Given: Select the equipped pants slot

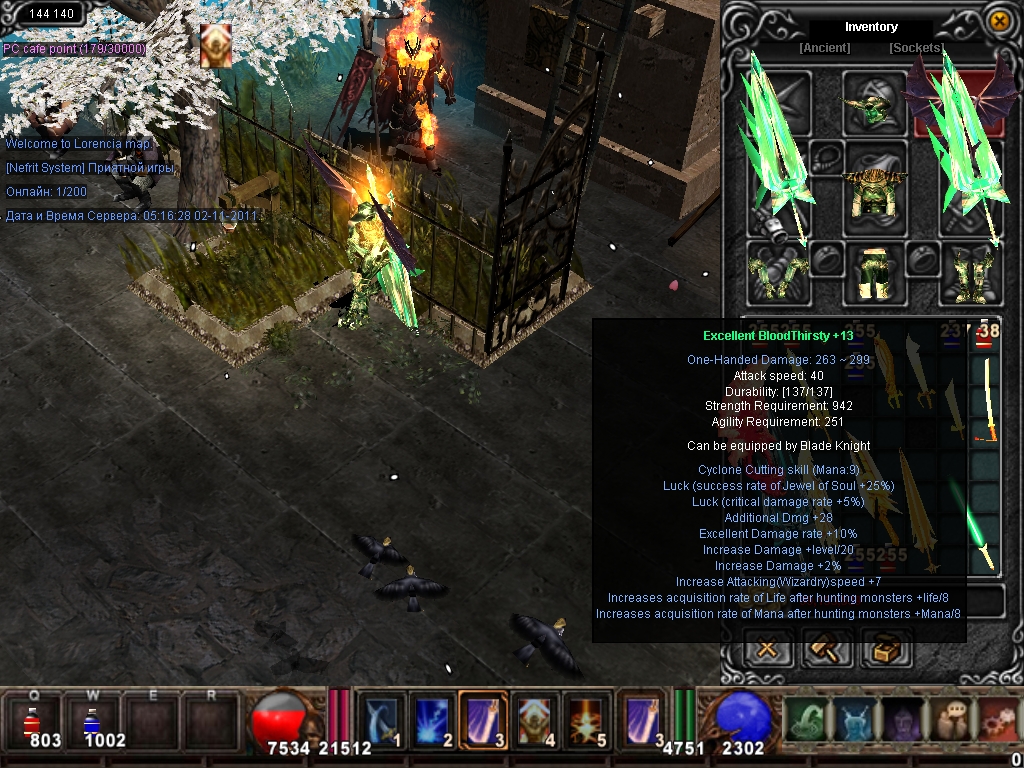Looking at the screenshot, I should click(873, 272).
